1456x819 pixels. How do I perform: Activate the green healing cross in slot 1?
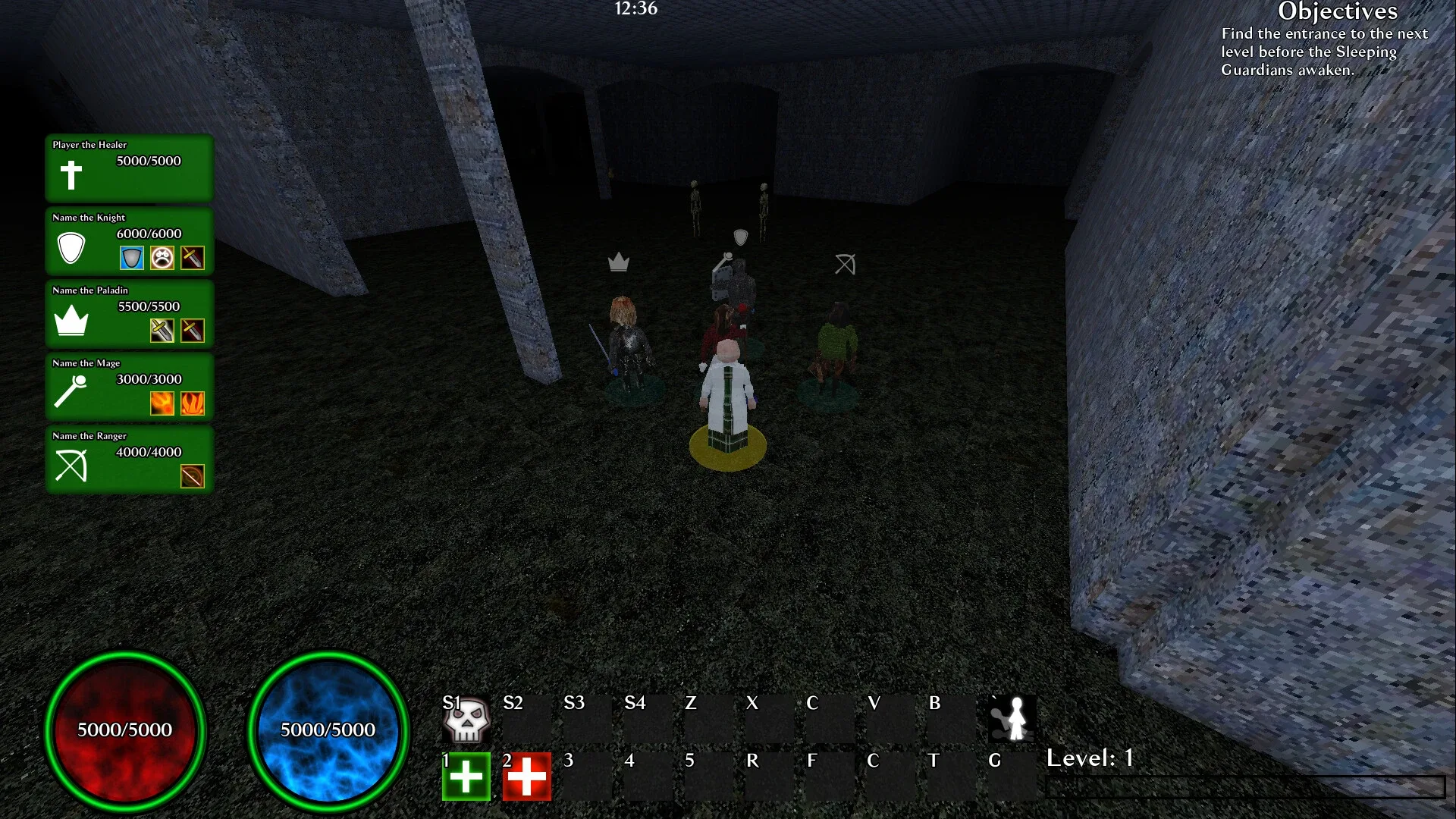(x=466, y=776)
